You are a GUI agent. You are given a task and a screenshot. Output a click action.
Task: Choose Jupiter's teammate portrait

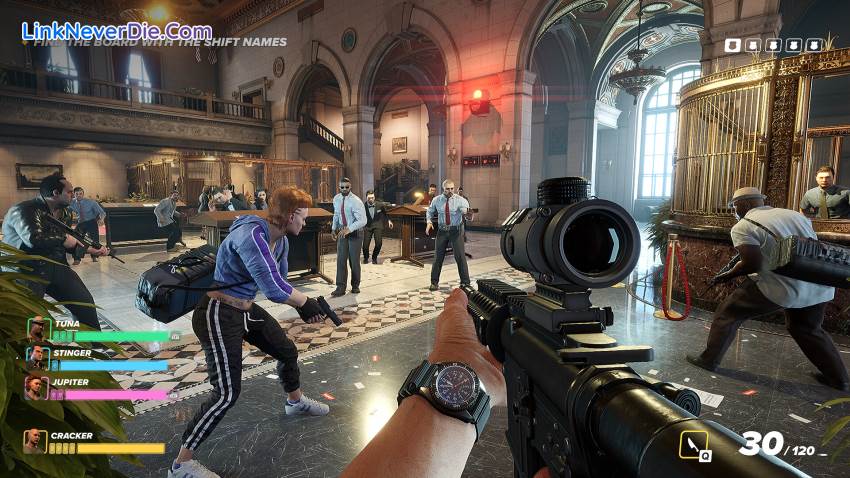coord(37,387)
